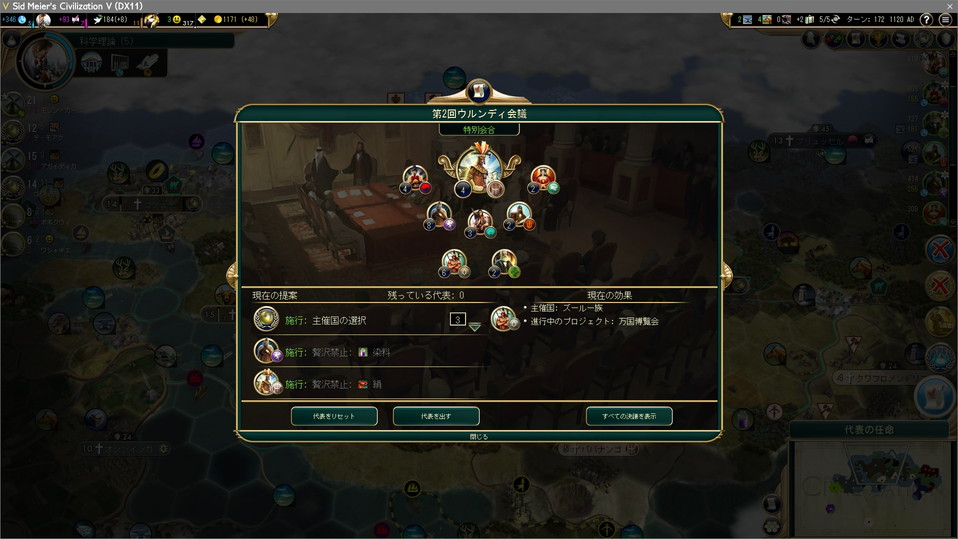
Task: Open the main menu hamburger icon
Action: point(945,20)
